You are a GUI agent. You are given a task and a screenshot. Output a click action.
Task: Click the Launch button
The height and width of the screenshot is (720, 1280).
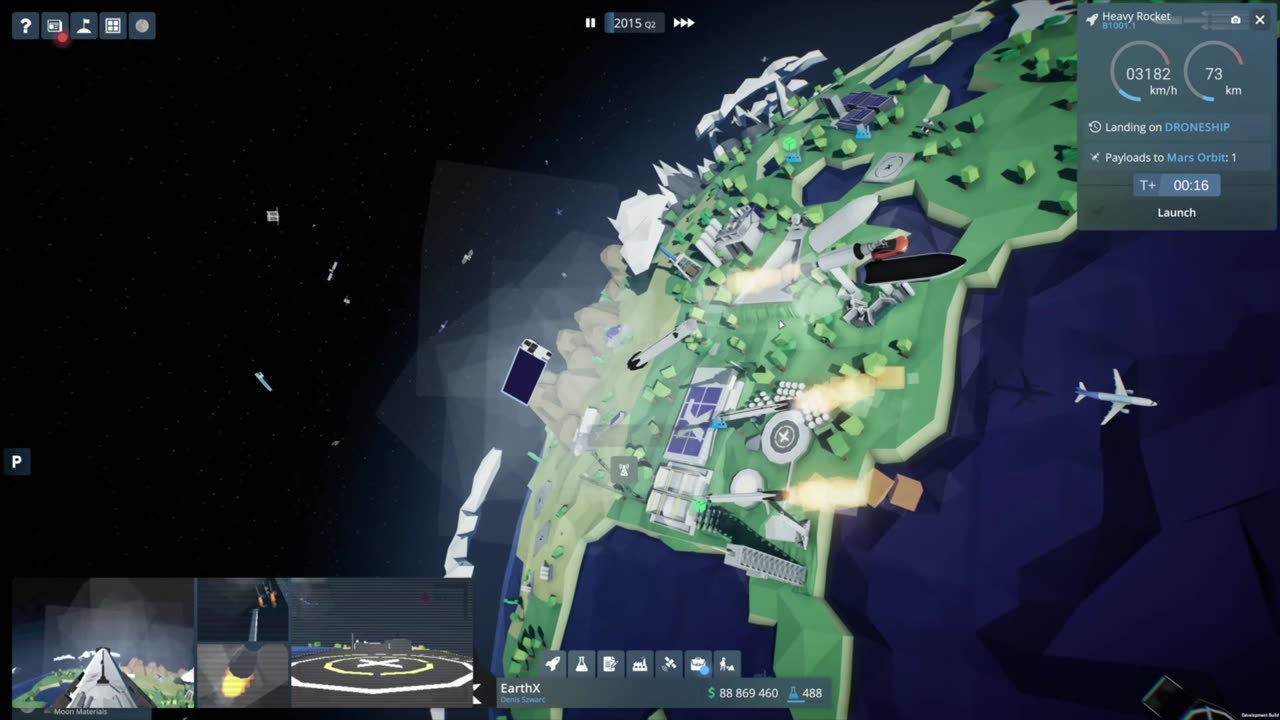coord(1176,212)
